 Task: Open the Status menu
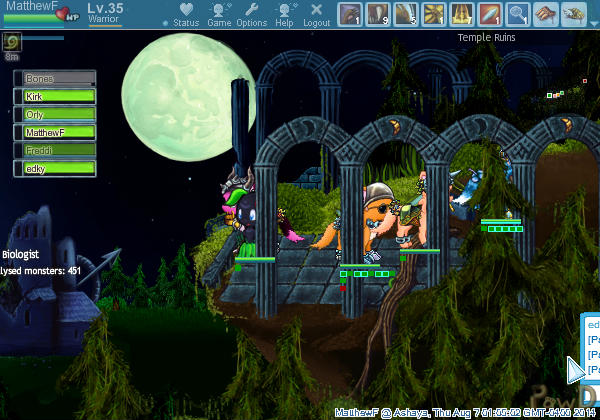tap(185, 14)
